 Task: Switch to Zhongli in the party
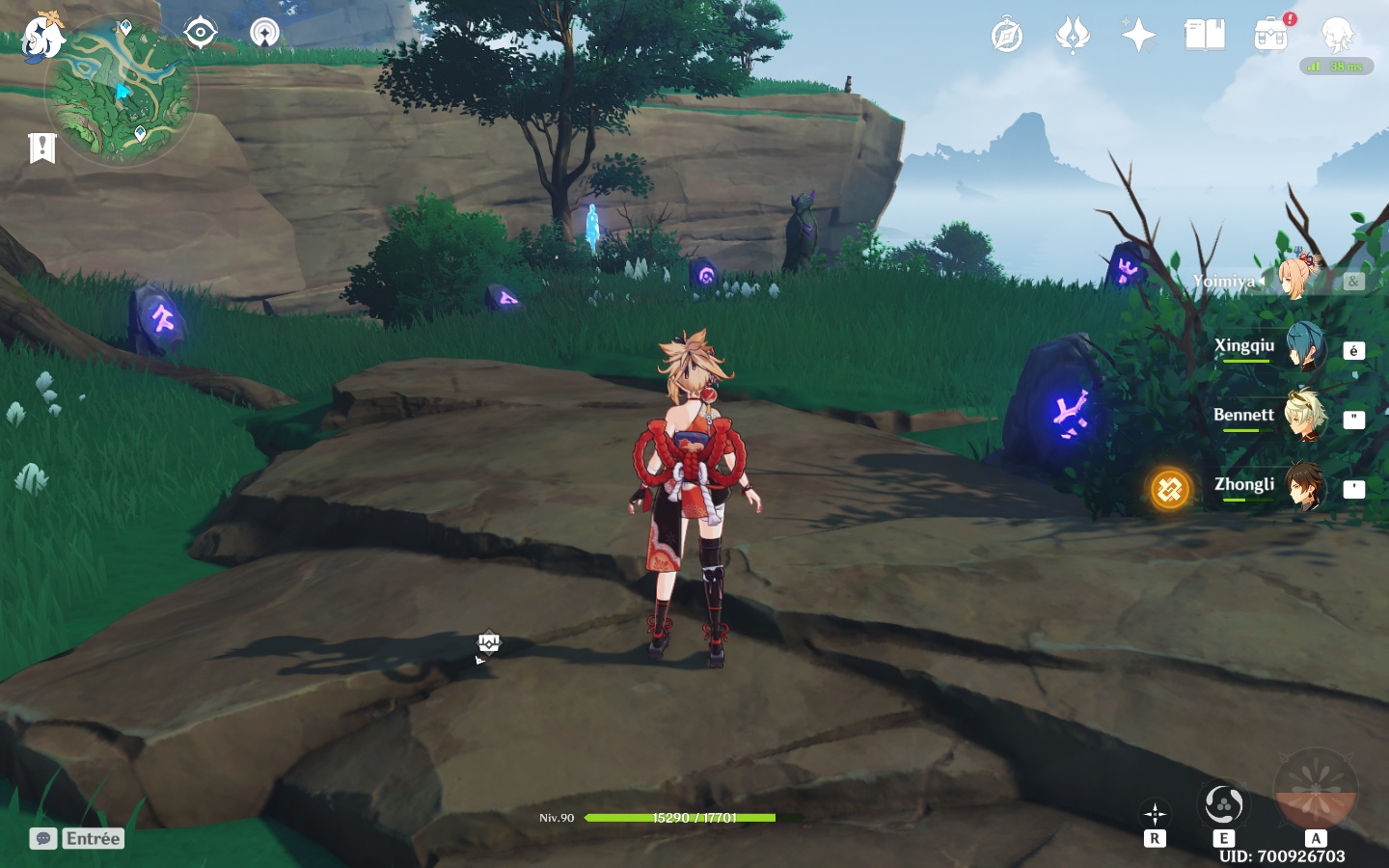[x=1304, y=487]
